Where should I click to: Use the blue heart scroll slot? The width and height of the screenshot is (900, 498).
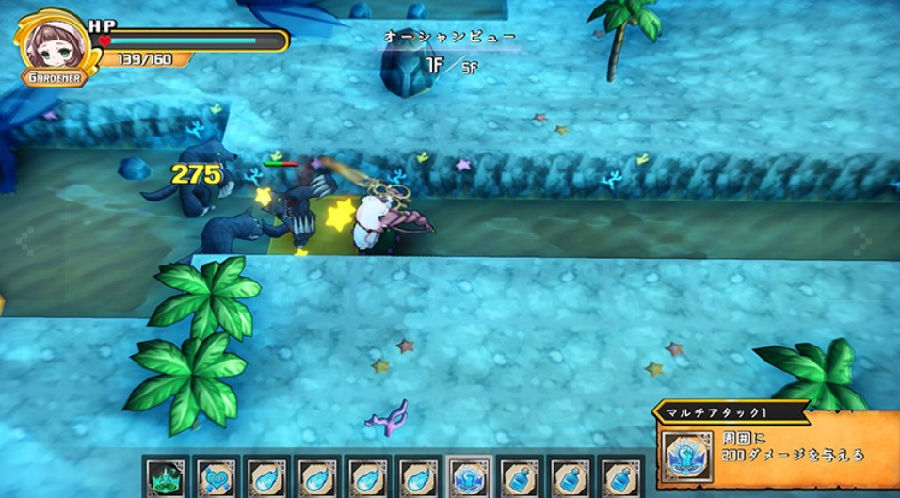point(216,477)
